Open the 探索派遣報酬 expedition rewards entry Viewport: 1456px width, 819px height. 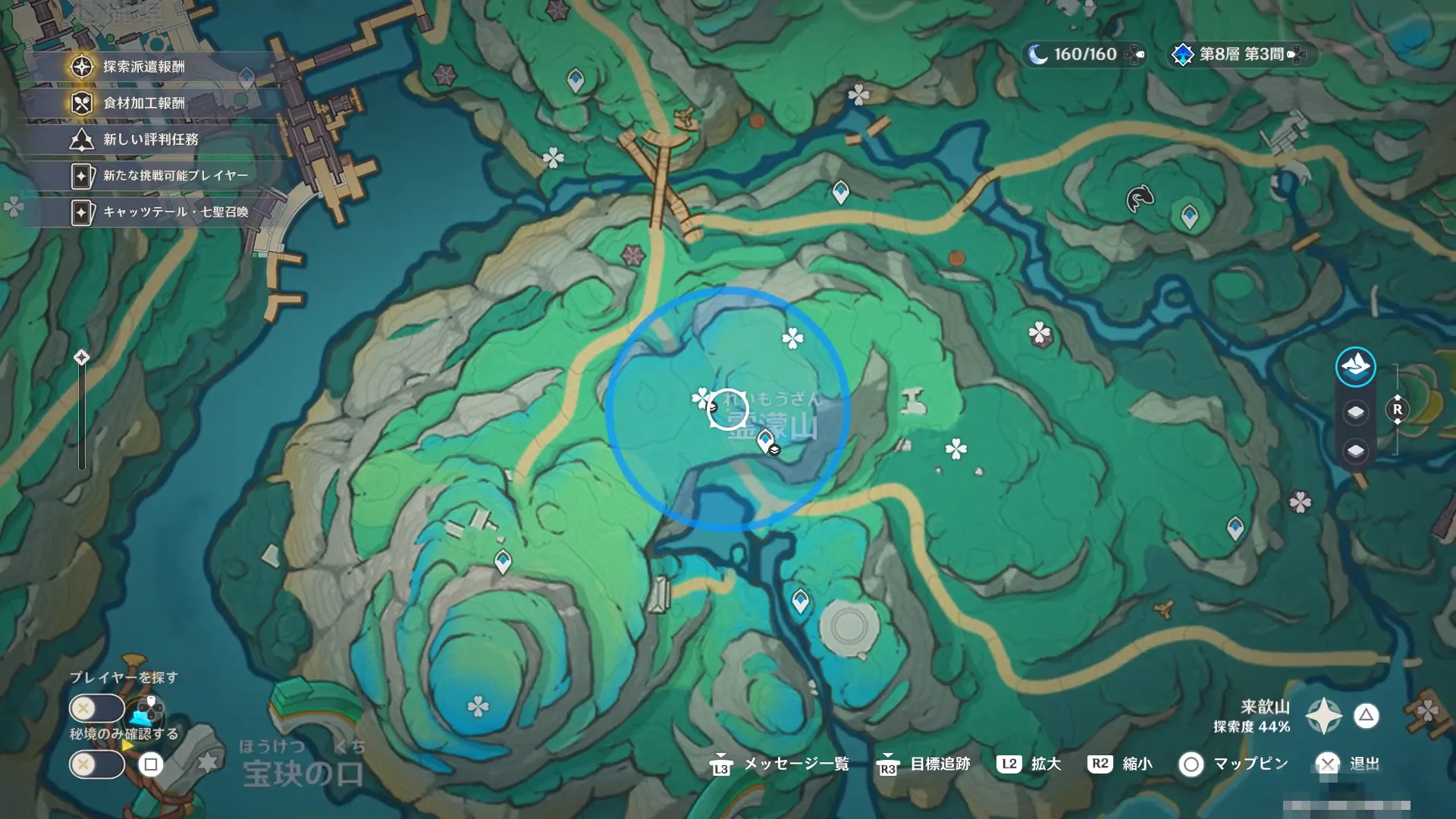click(x=144, y=67)
